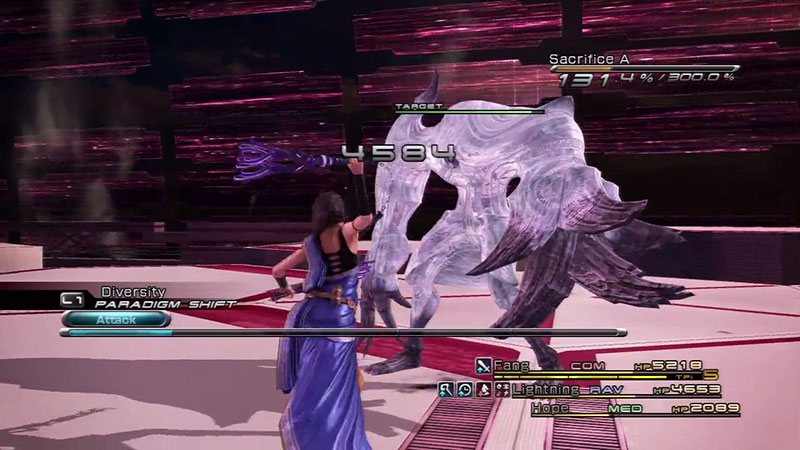Click the Sacrifice A enemy name

[589, 59]
